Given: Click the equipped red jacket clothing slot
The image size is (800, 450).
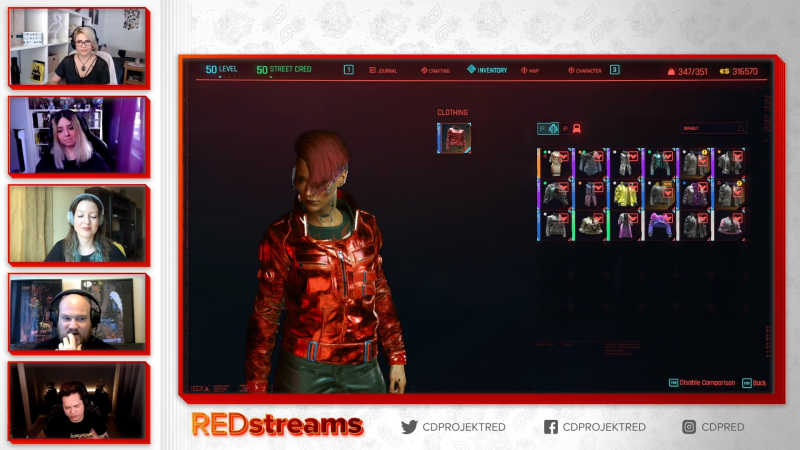Looking at the screenshot, I should (454, 138).
